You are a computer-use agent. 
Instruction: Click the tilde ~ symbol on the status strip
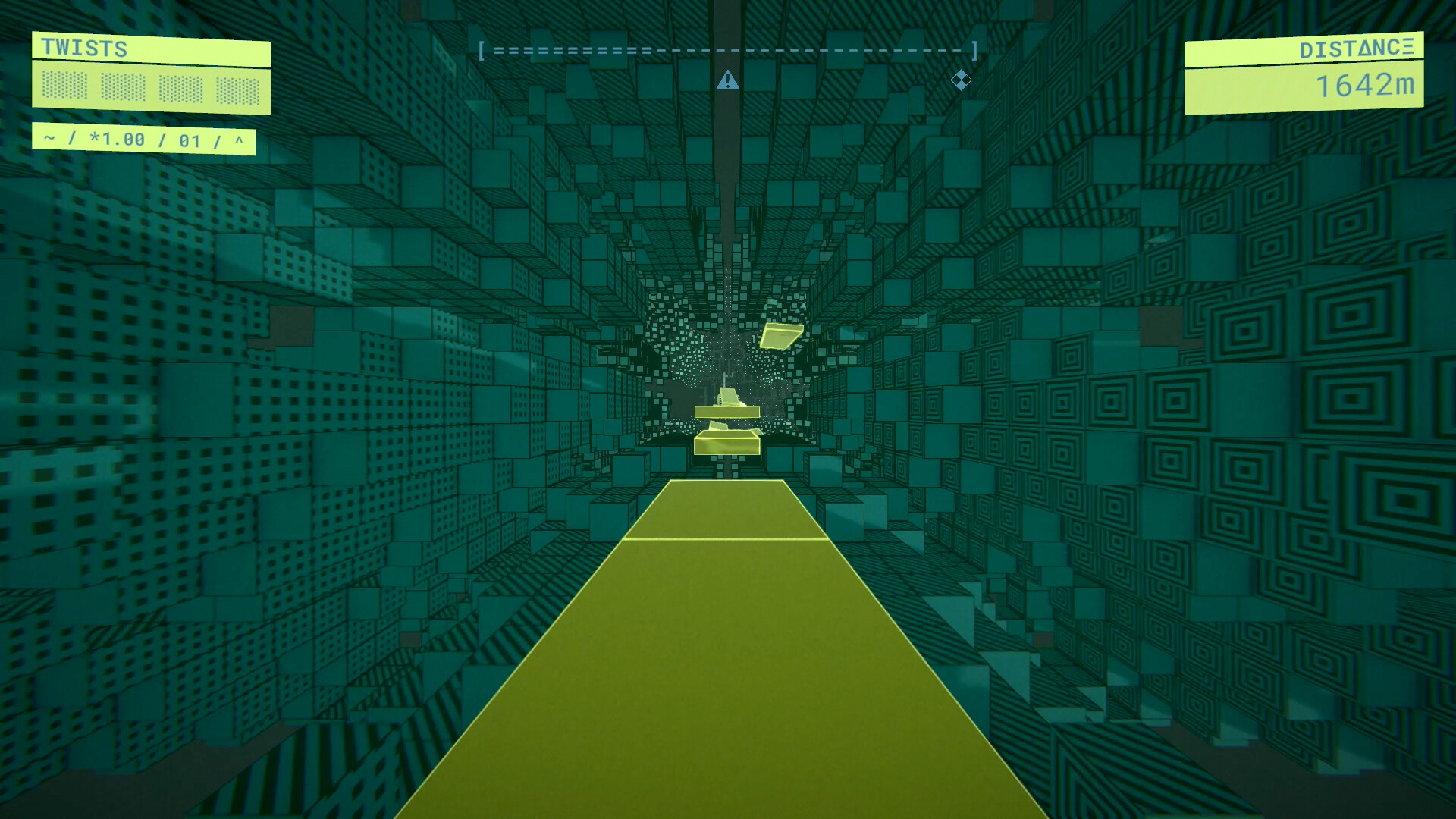tap(48, 139)
